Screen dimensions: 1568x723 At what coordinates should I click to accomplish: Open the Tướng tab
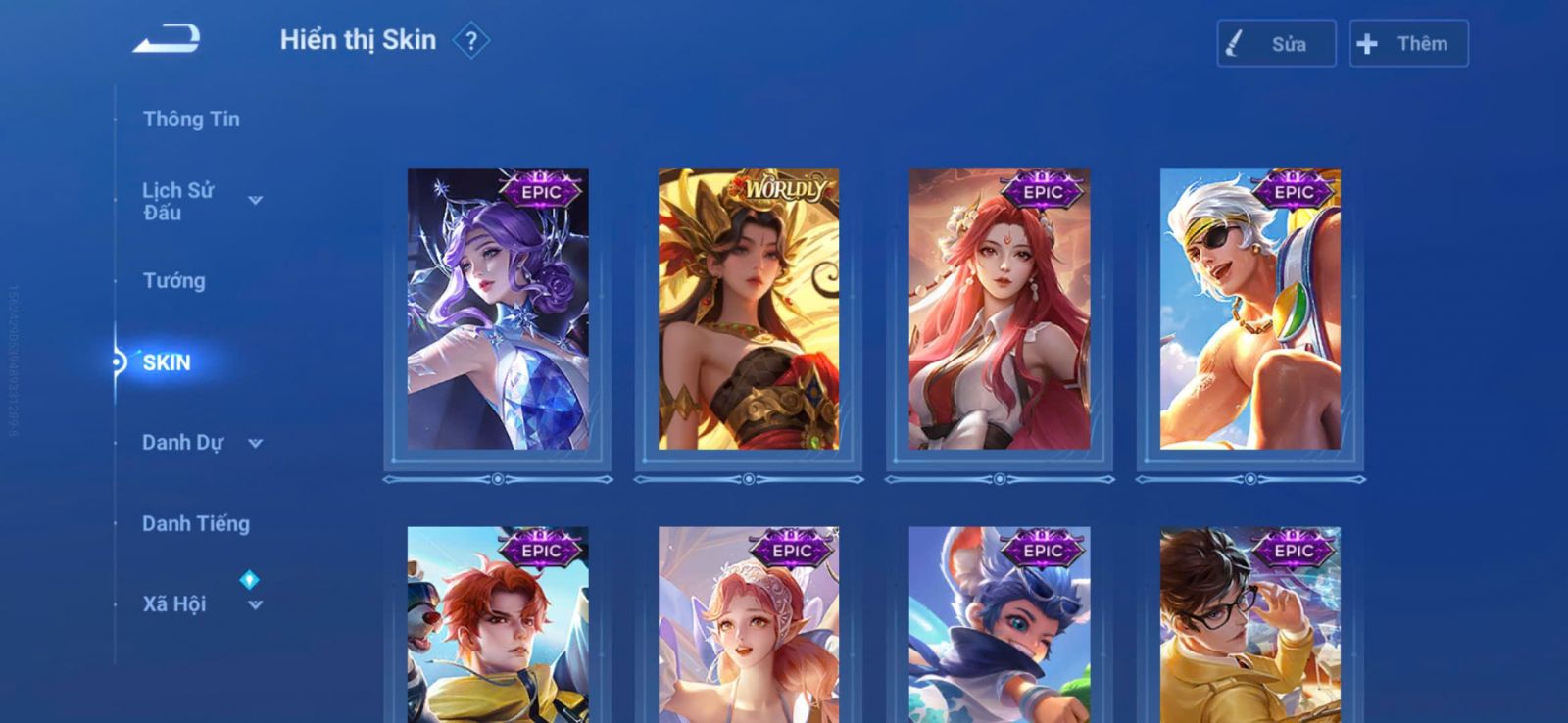(174, 281)
